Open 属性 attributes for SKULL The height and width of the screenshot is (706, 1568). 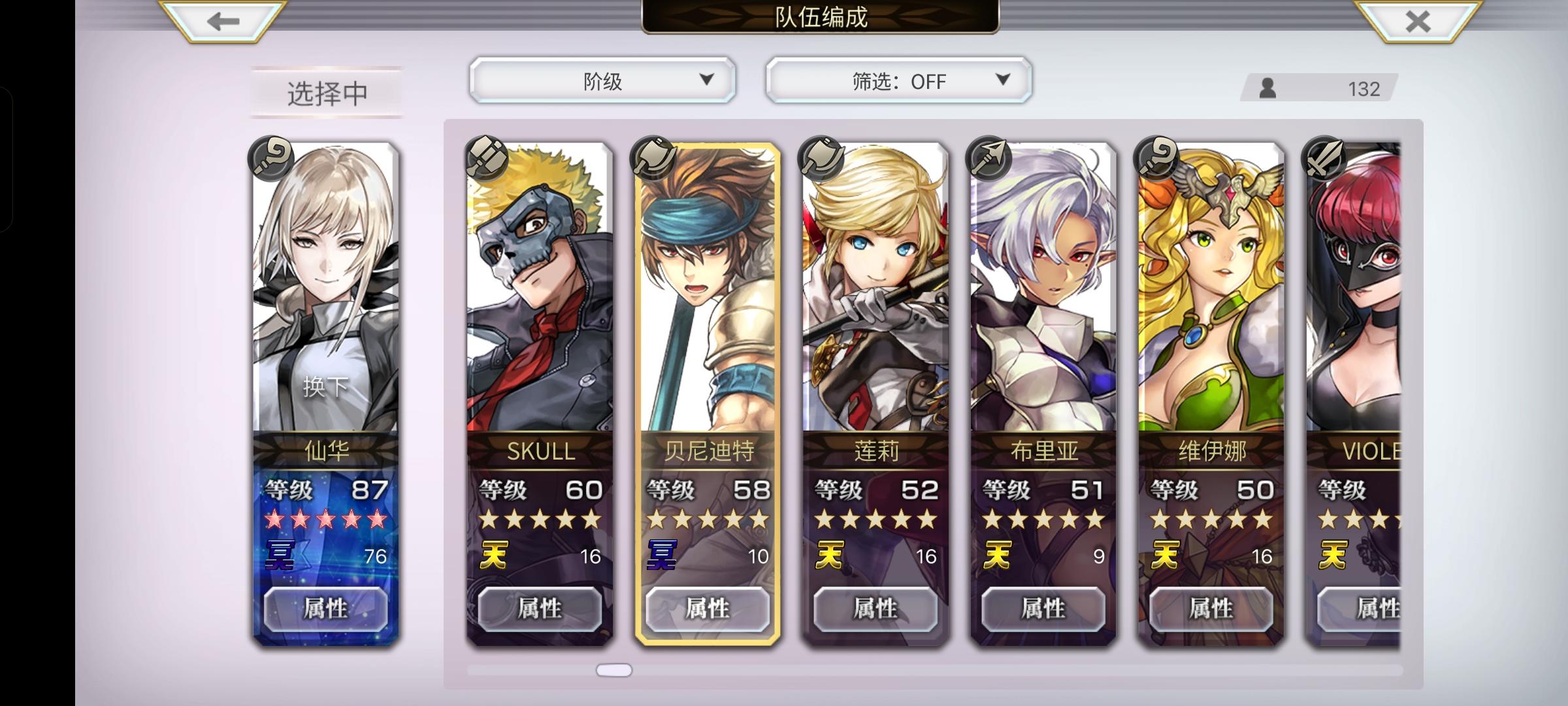(540, 608)
